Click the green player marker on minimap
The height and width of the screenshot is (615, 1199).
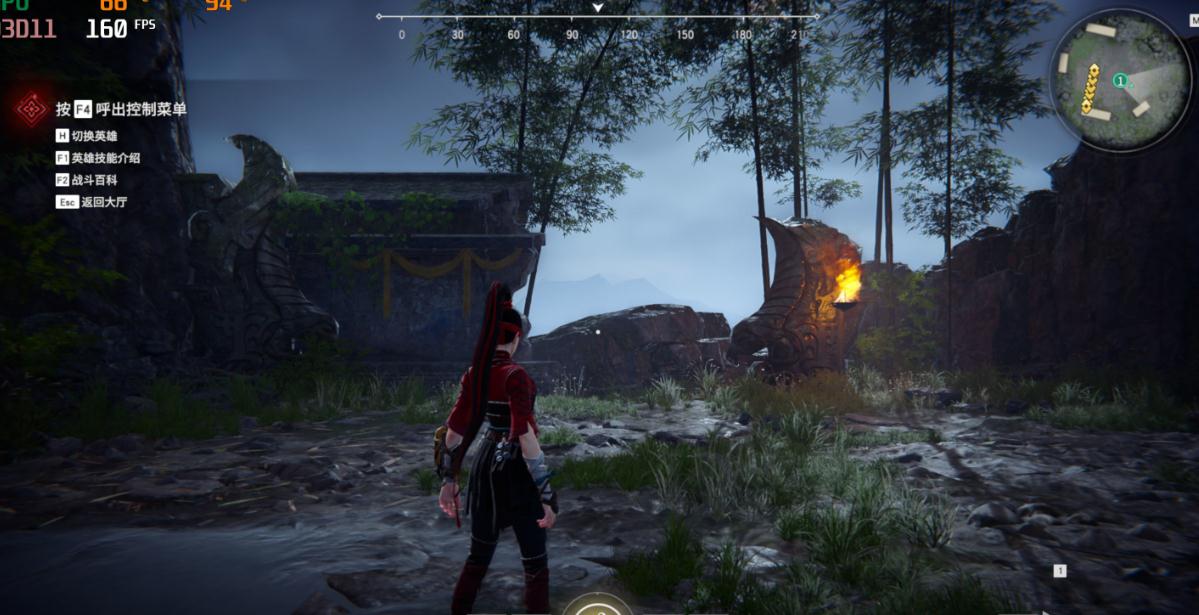1121,80
